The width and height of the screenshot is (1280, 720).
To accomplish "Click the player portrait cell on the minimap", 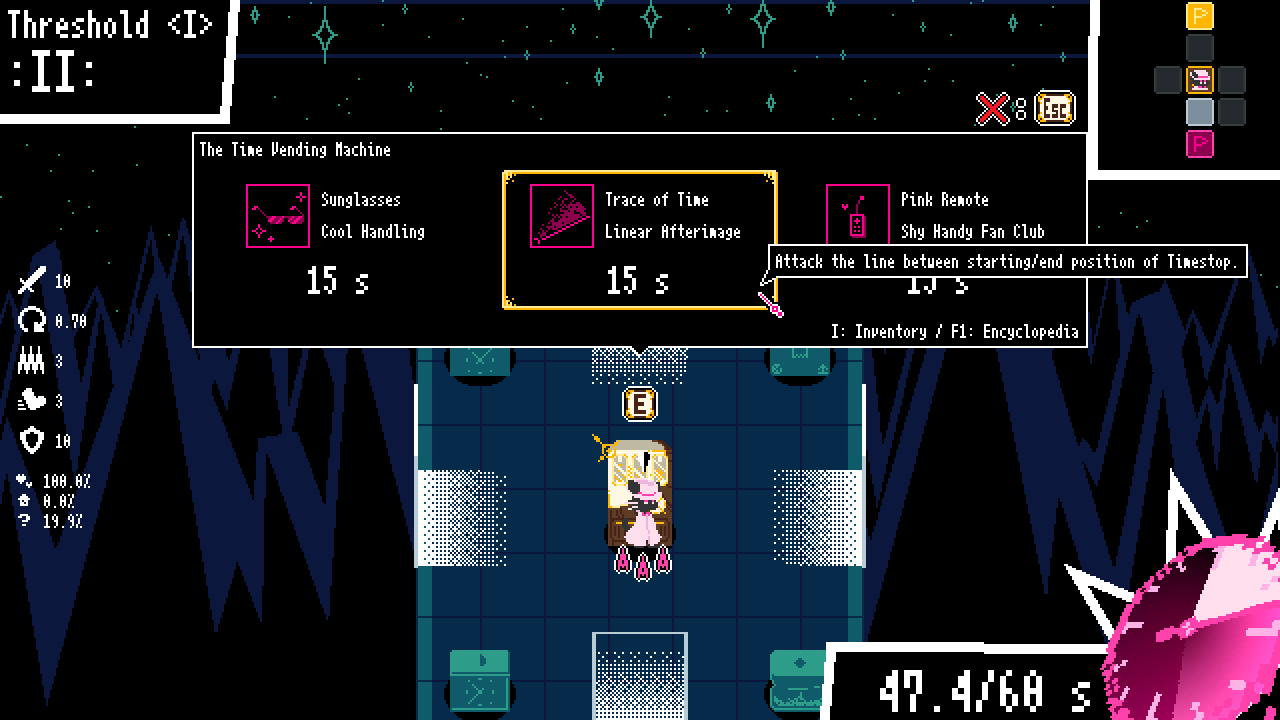I will (x=1200, y=80).
